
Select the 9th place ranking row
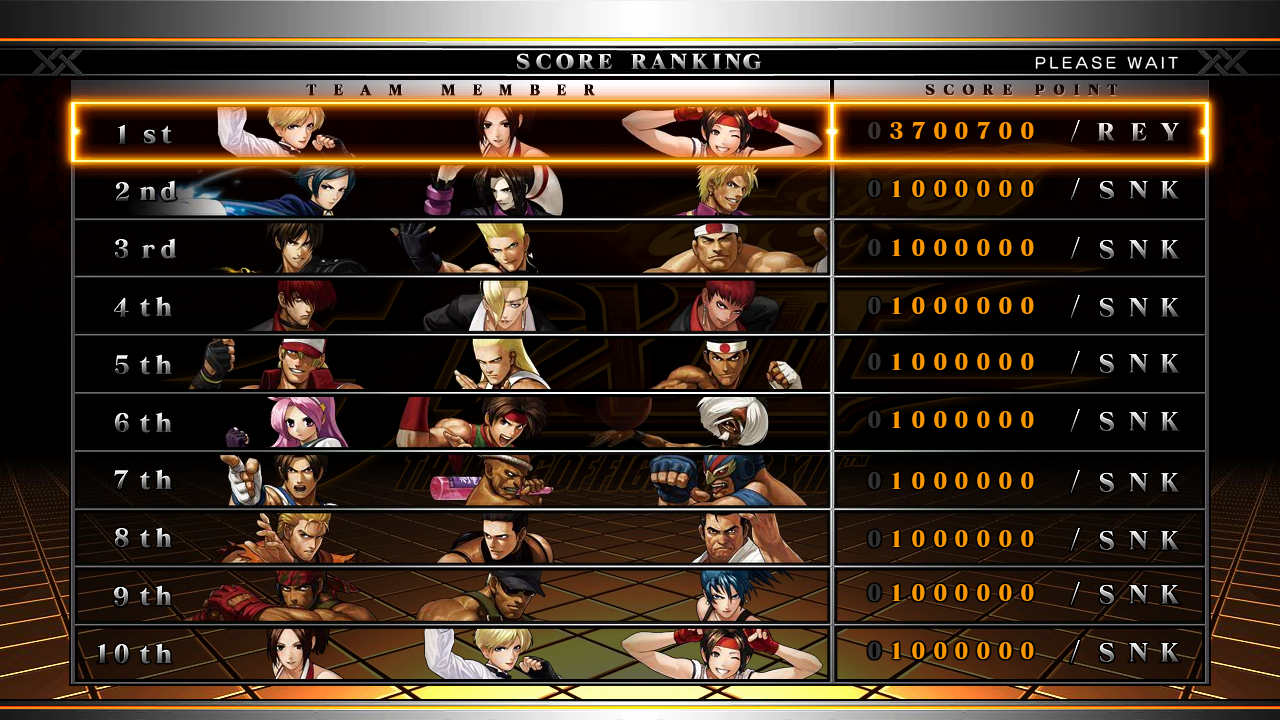coord(640,595)
